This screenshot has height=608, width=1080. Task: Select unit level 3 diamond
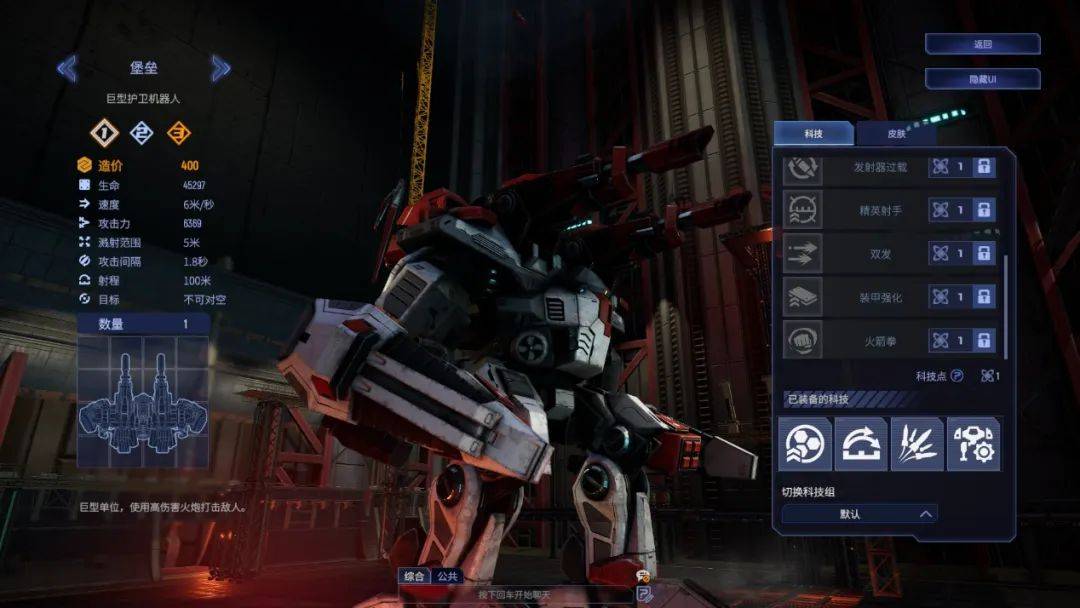click(x=179, y=133)
